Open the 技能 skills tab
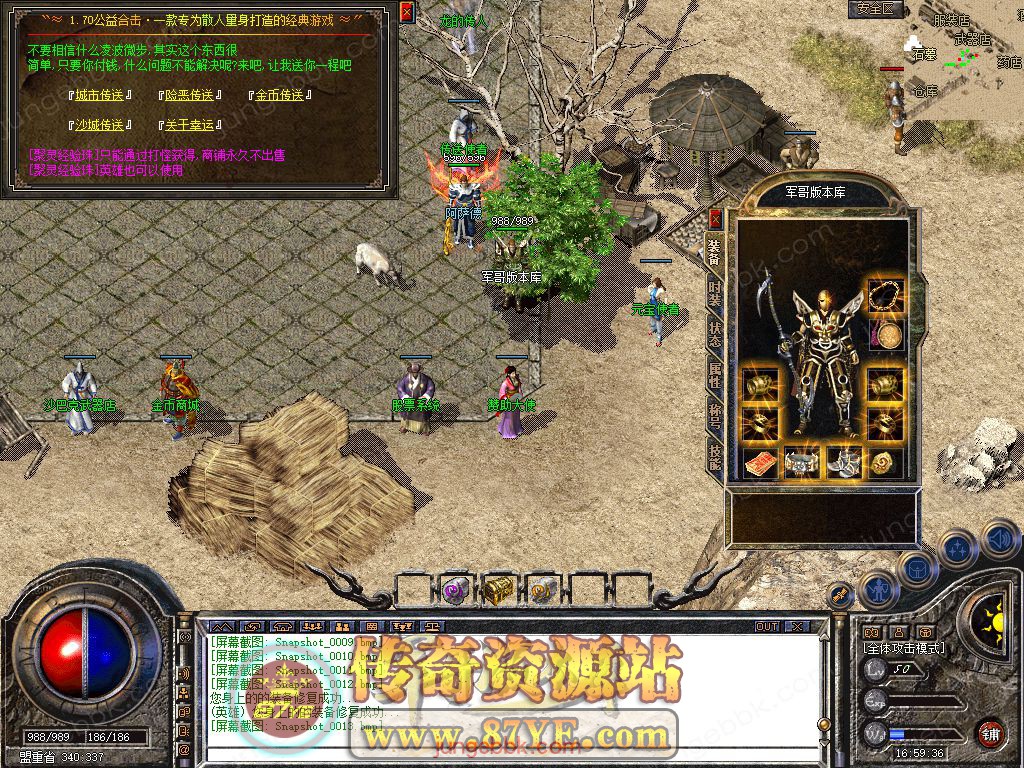This screenshot has height=768, width=1024. point(715,456)
